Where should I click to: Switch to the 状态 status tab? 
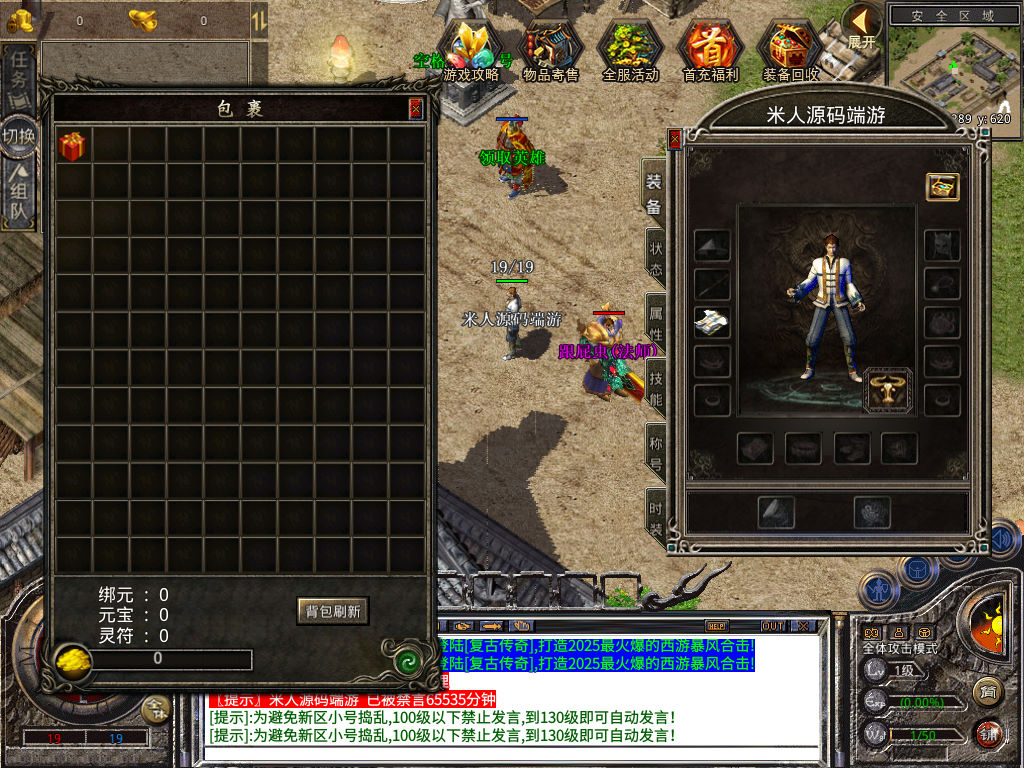pos(655,258)
